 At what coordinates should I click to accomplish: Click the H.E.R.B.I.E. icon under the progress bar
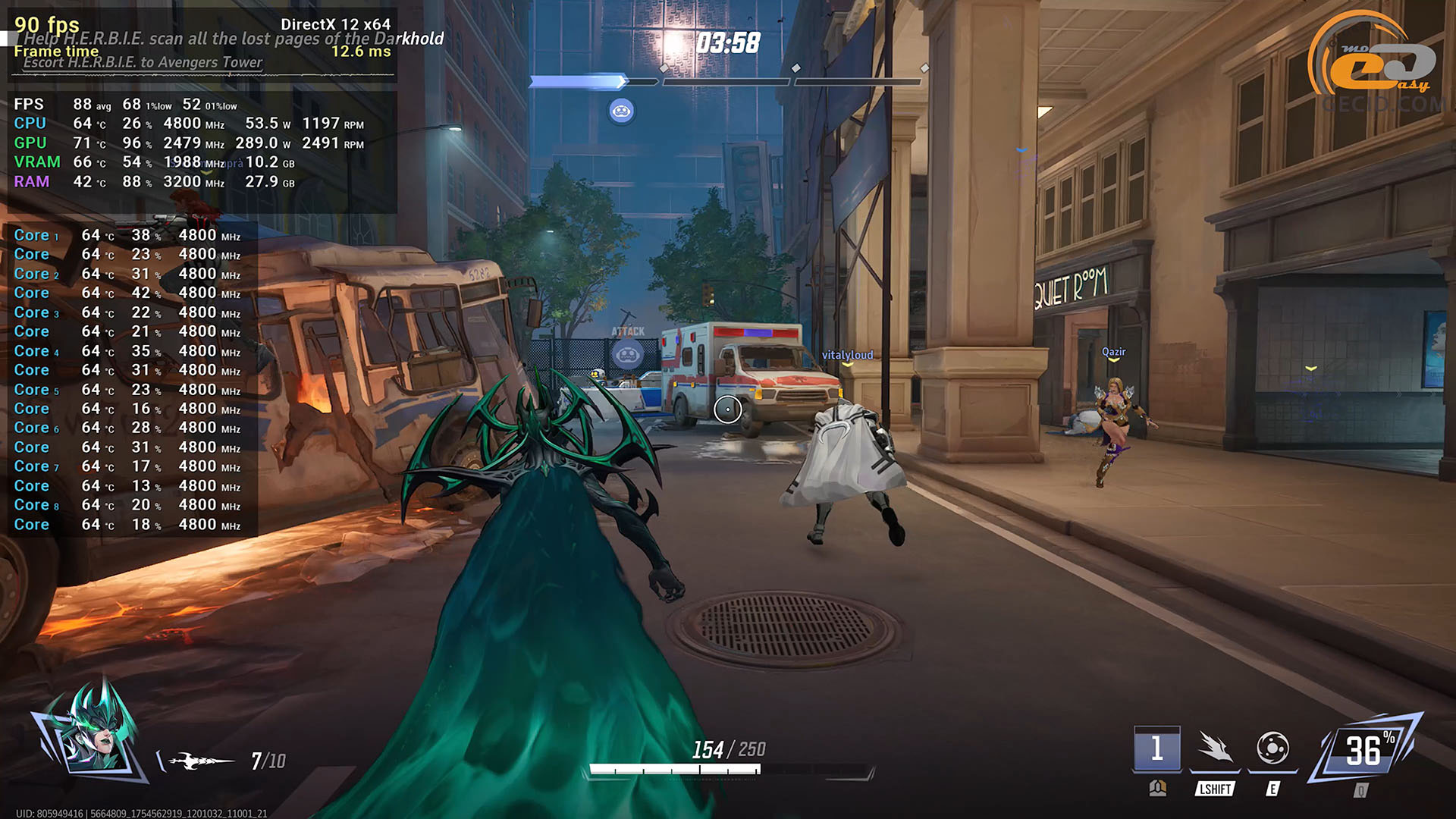[x=622, y=111]
